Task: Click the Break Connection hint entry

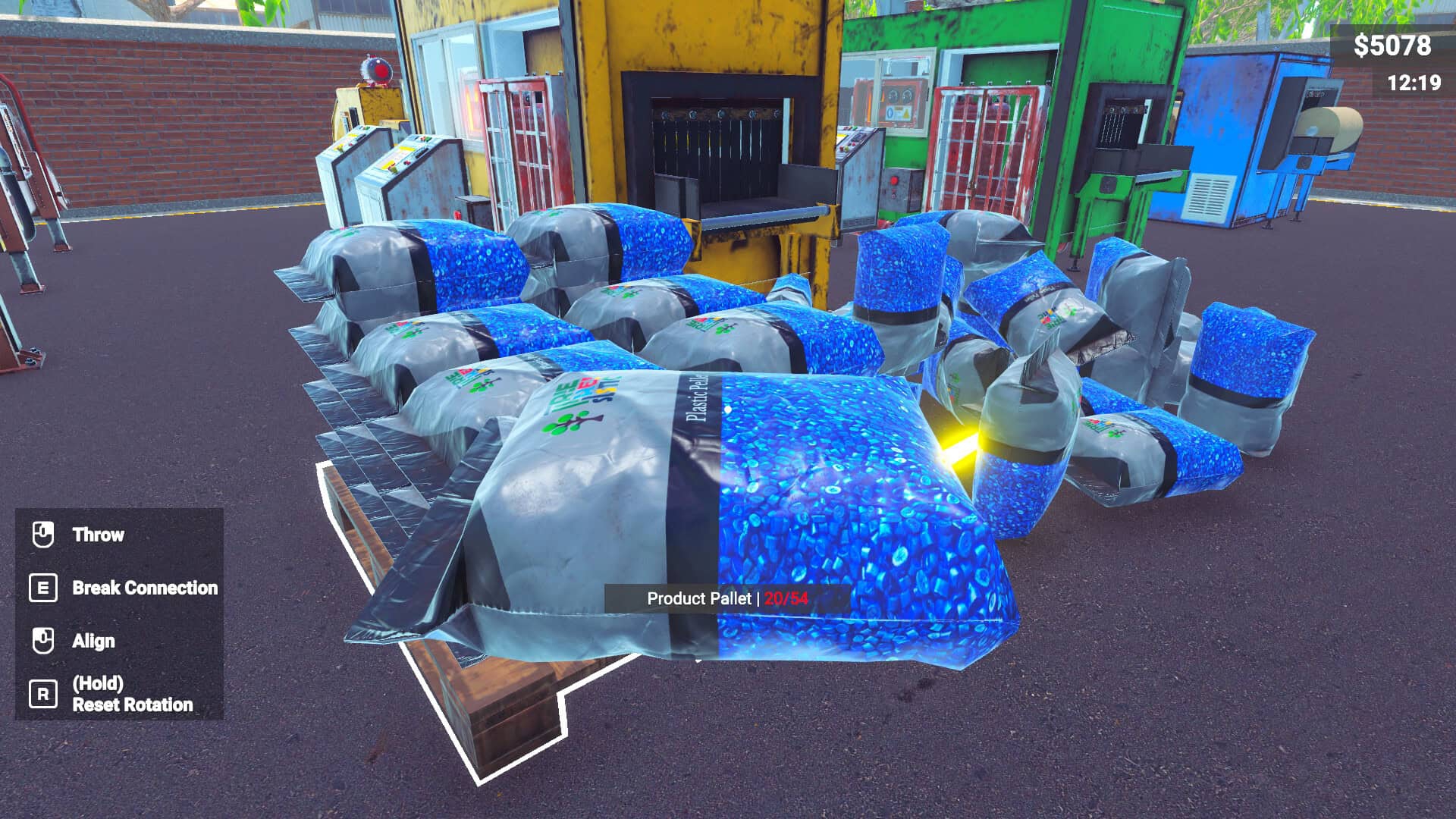Action: tap(144, 588)
